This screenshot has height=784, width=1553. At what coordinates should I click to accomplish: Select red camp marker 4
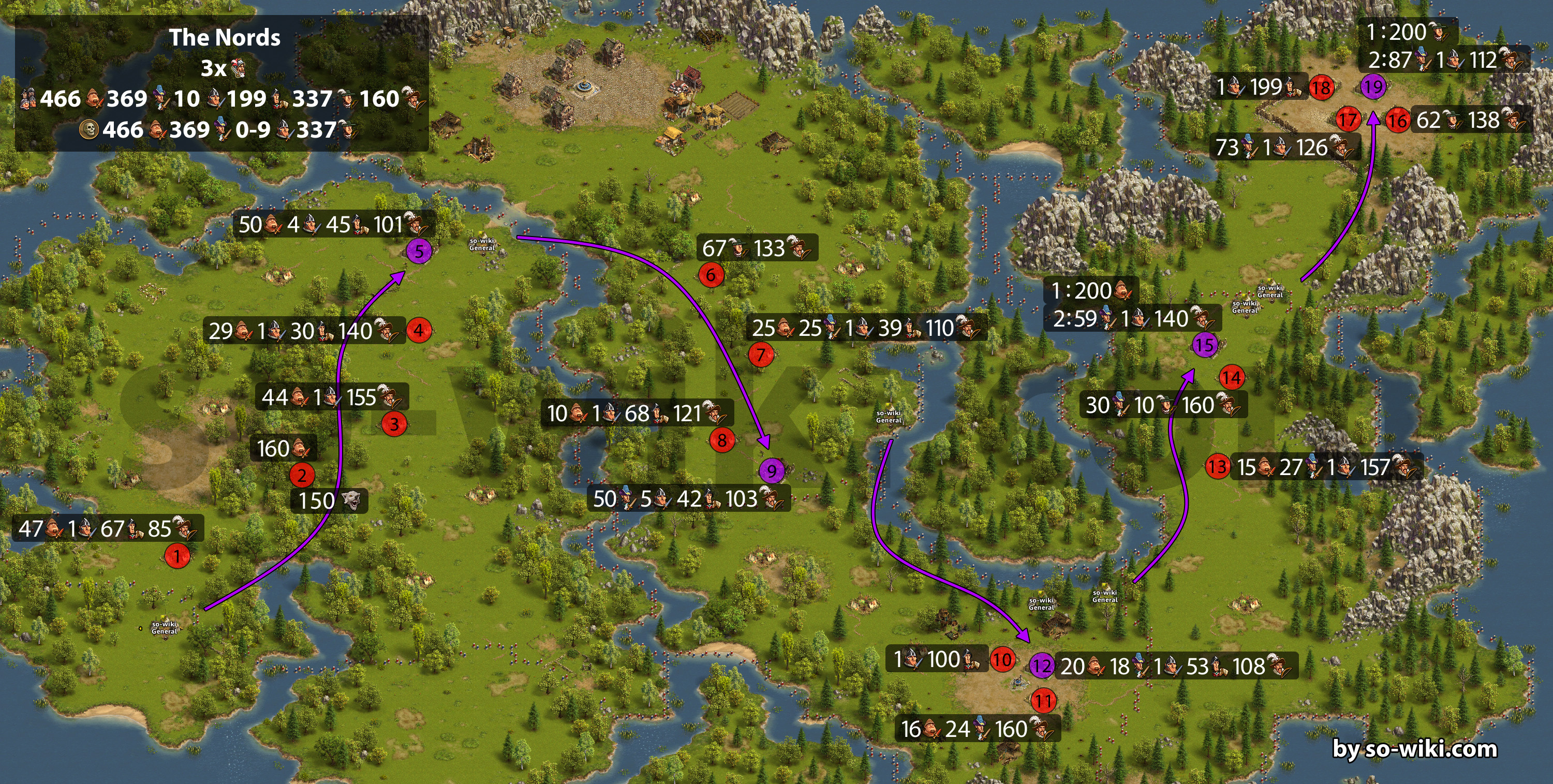(x=418, y=331)
